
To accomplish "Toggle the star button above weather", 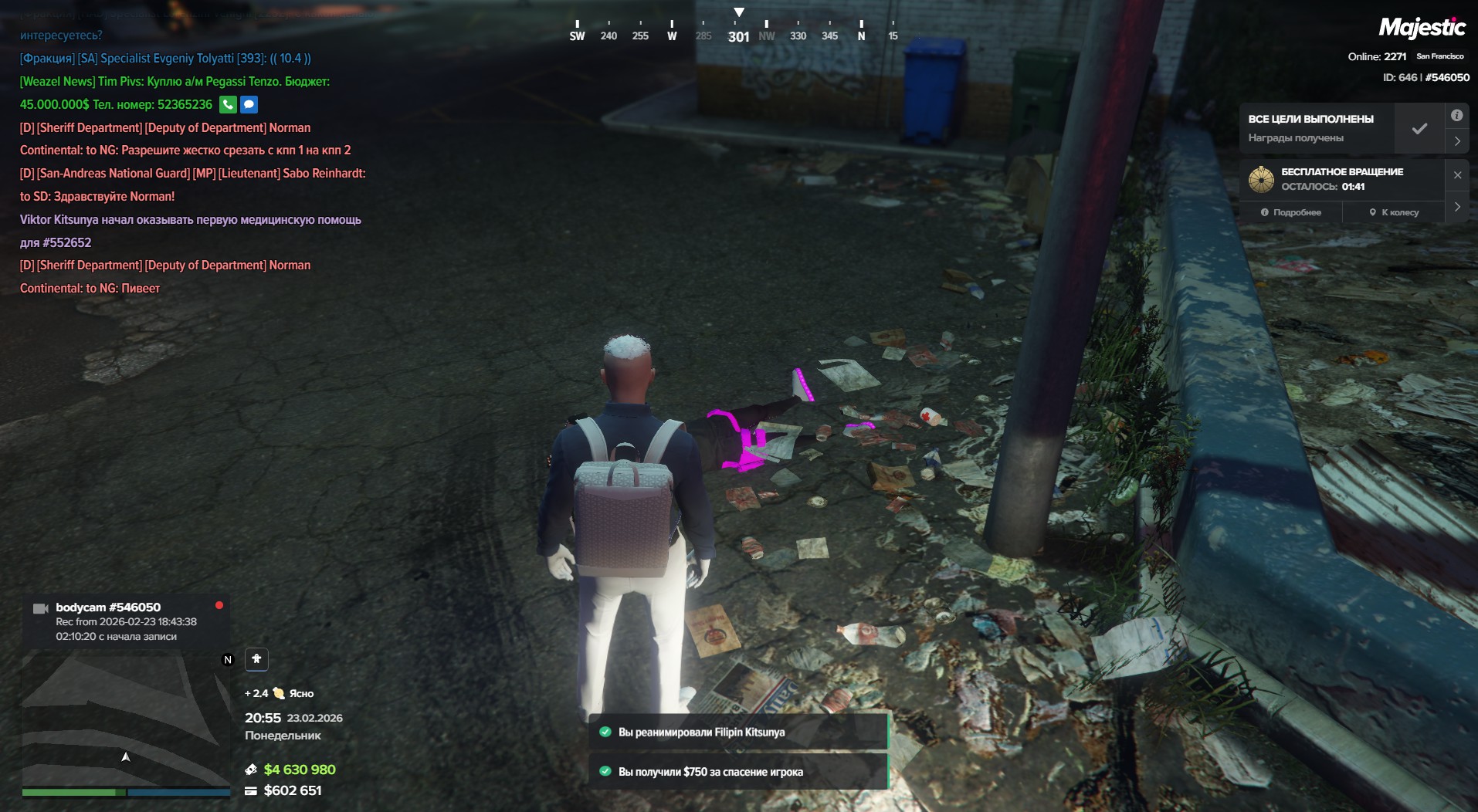I will click(256, 659).
